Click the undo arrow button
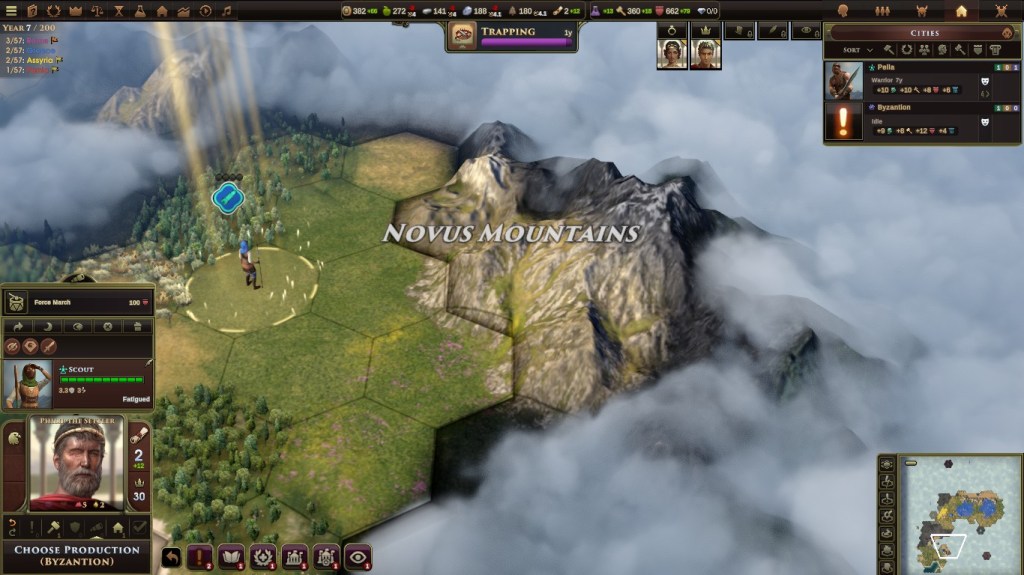1024x575 pixels. point(171,557)
